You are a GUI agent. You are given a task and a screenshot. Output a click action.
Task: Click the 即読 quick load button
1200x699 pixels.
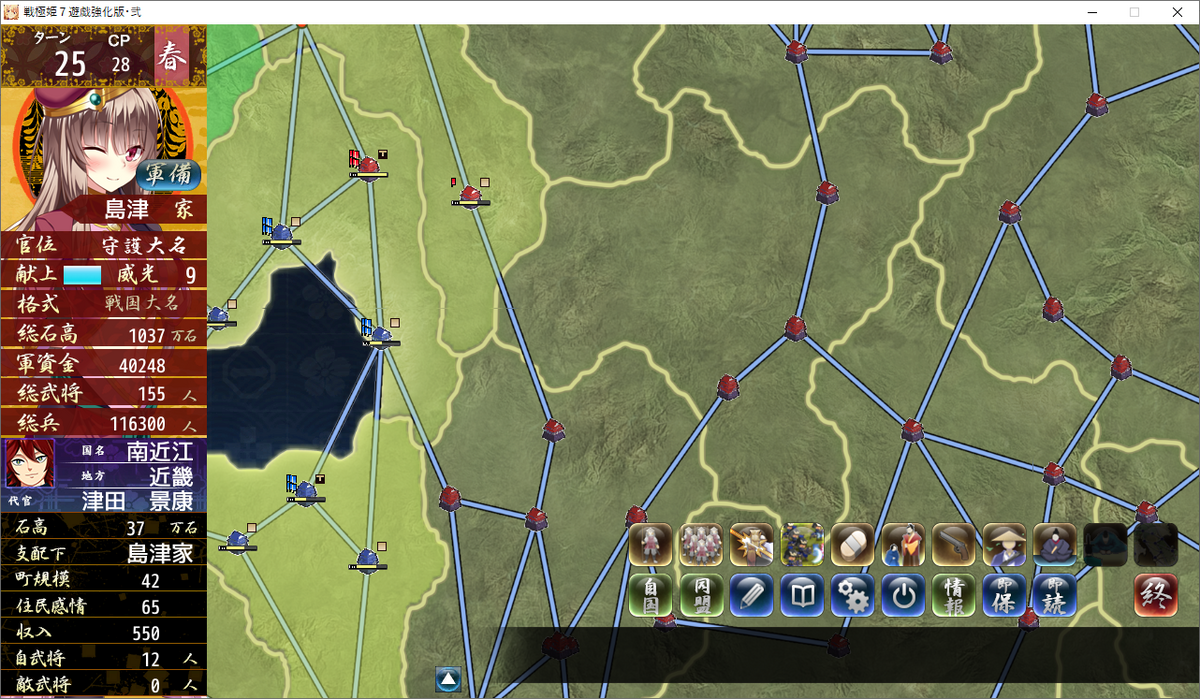[x=1054, y=596]
